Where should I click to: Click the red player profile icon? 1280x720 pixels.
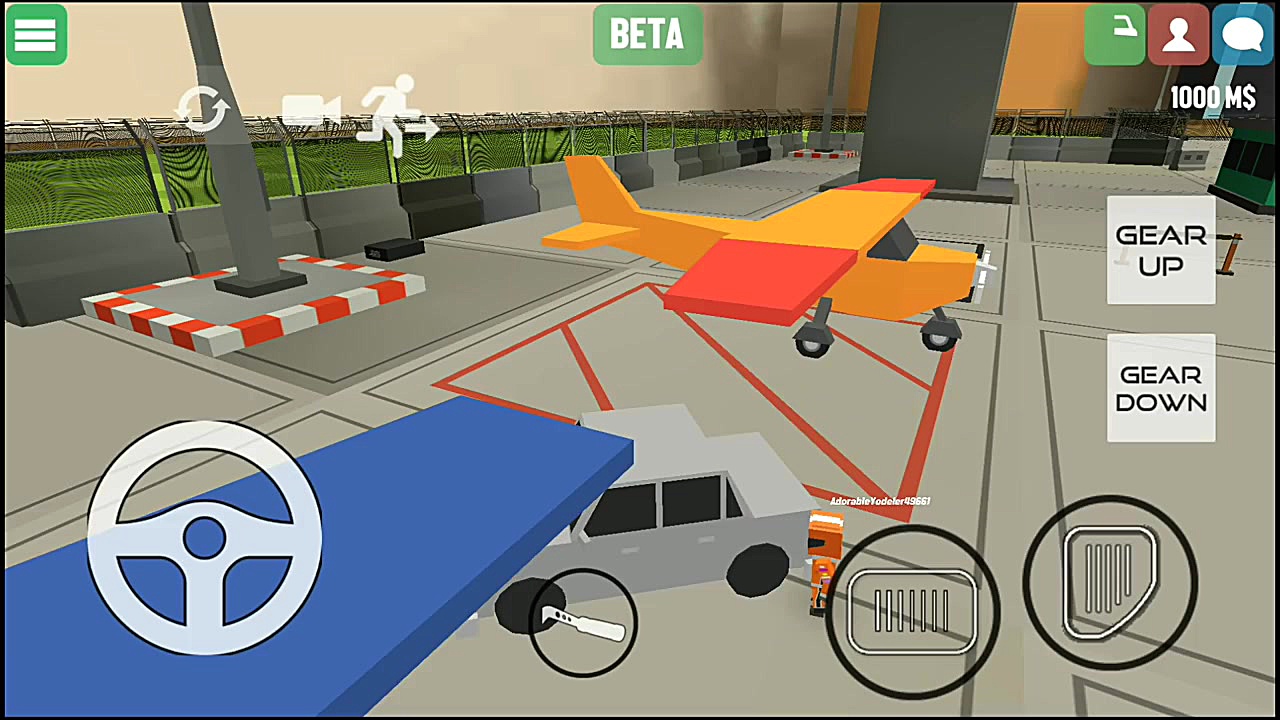pos(1178,35)
